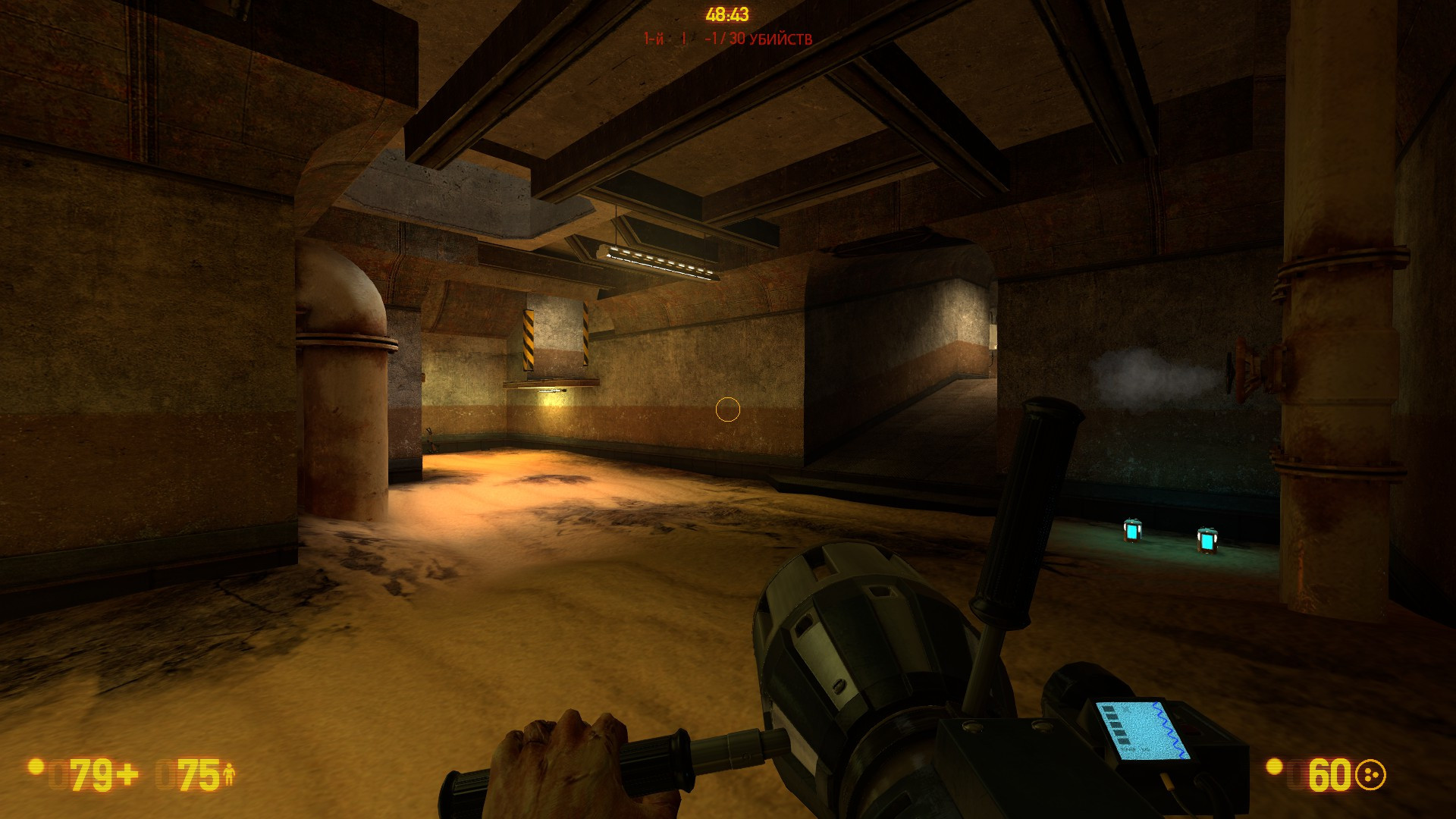Click the ammo count 60
The image size is (1456, 819).
pyautogui.click(x=1331, y=774)
